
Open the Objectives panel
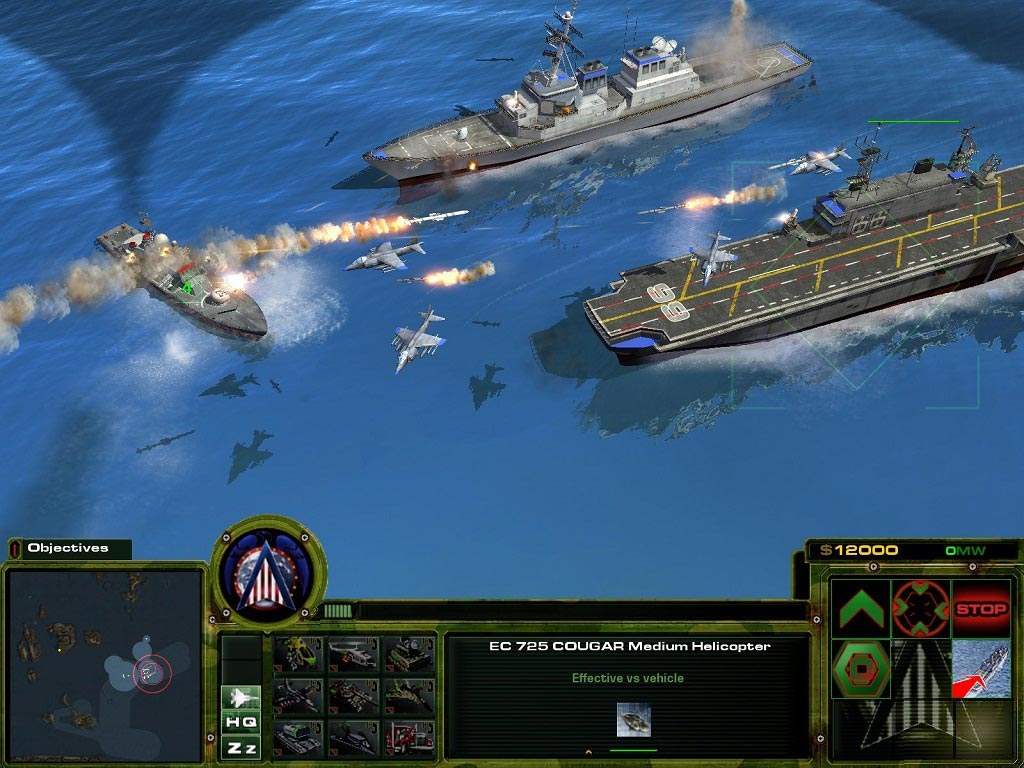[x=68, y=548]
